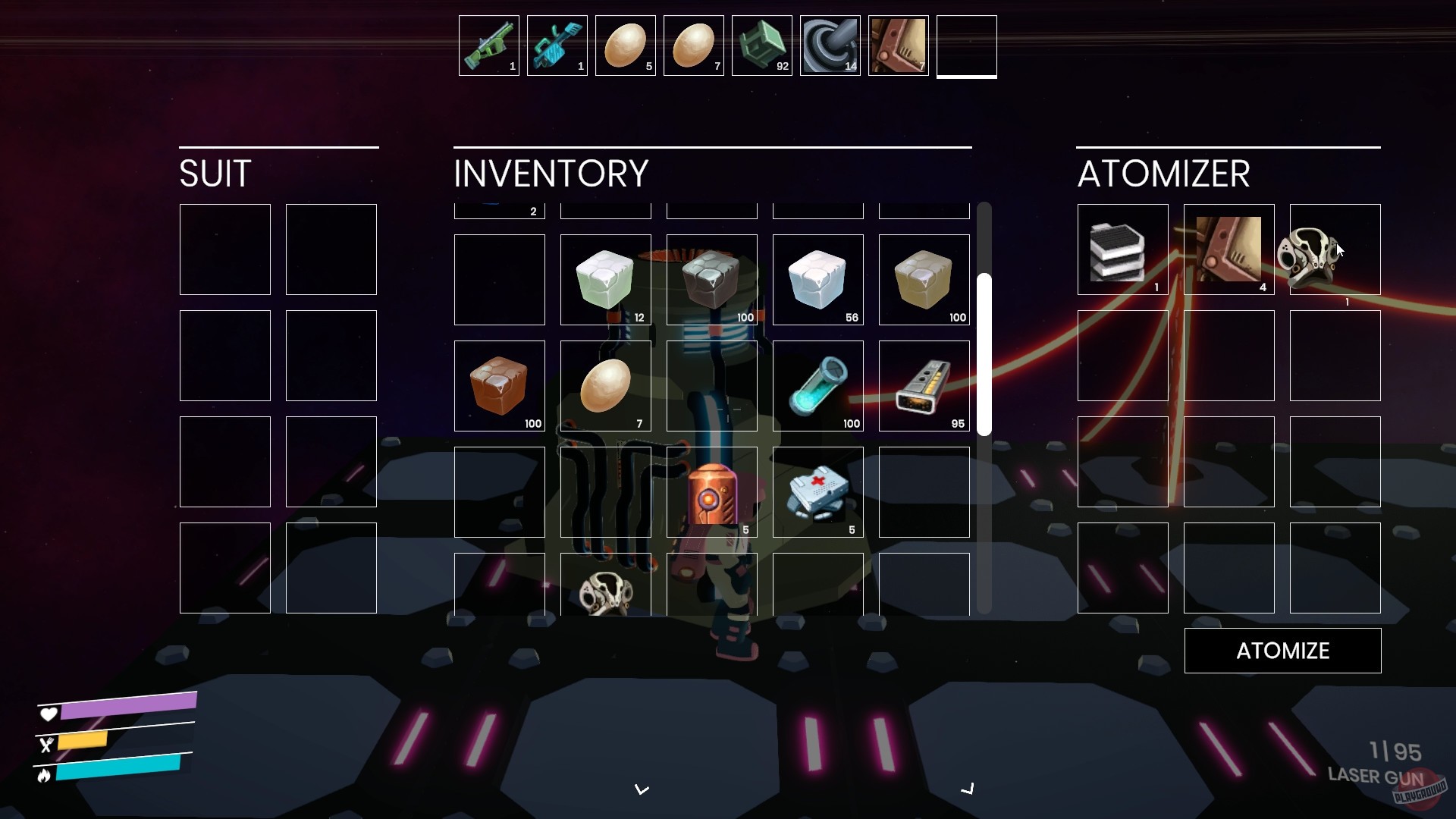
Task: Click the alien skull in the Atomizer
Action: point(1334,249)
